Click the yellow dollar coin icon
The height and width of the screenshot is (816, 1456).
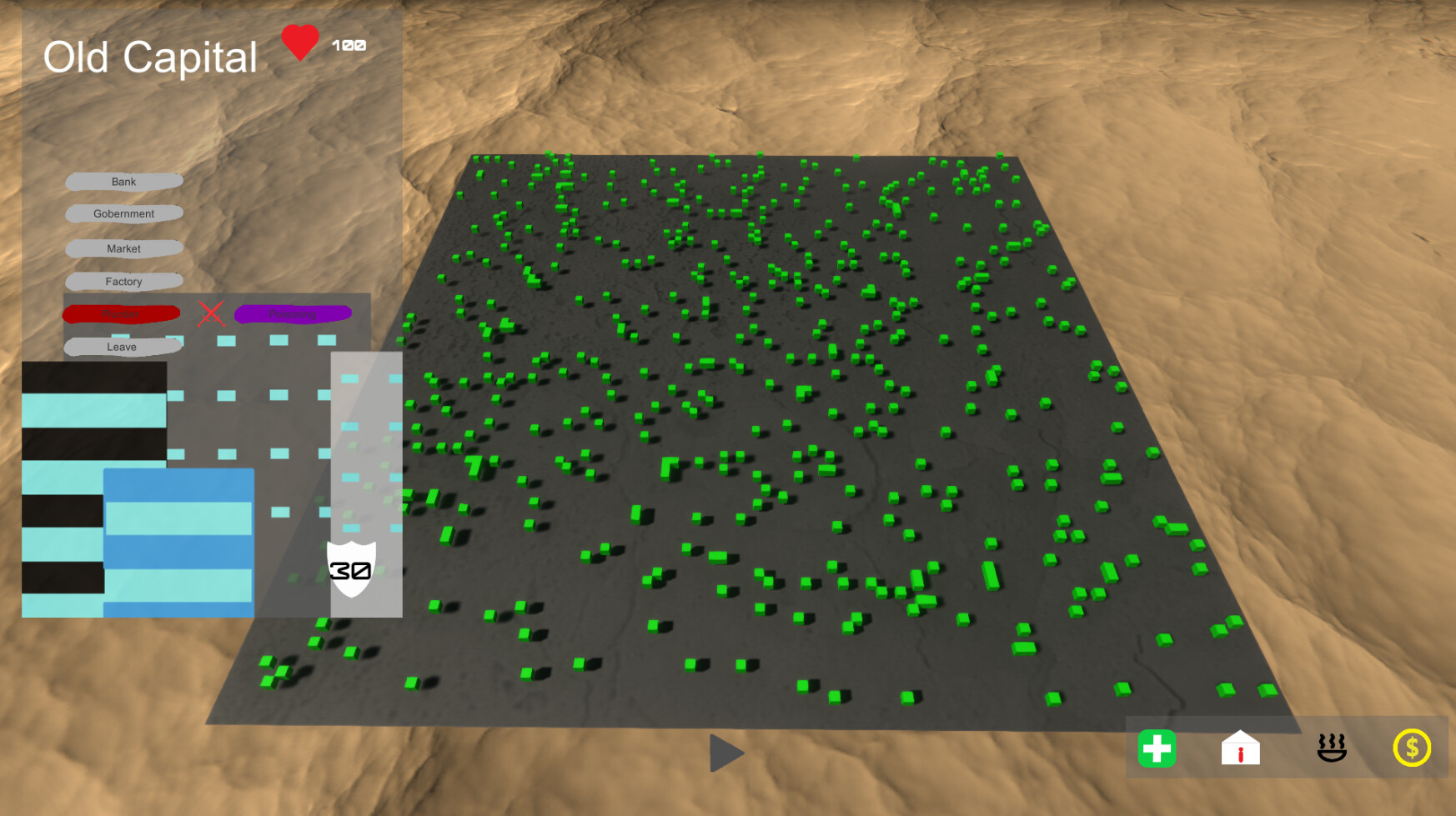point(1413,749)
